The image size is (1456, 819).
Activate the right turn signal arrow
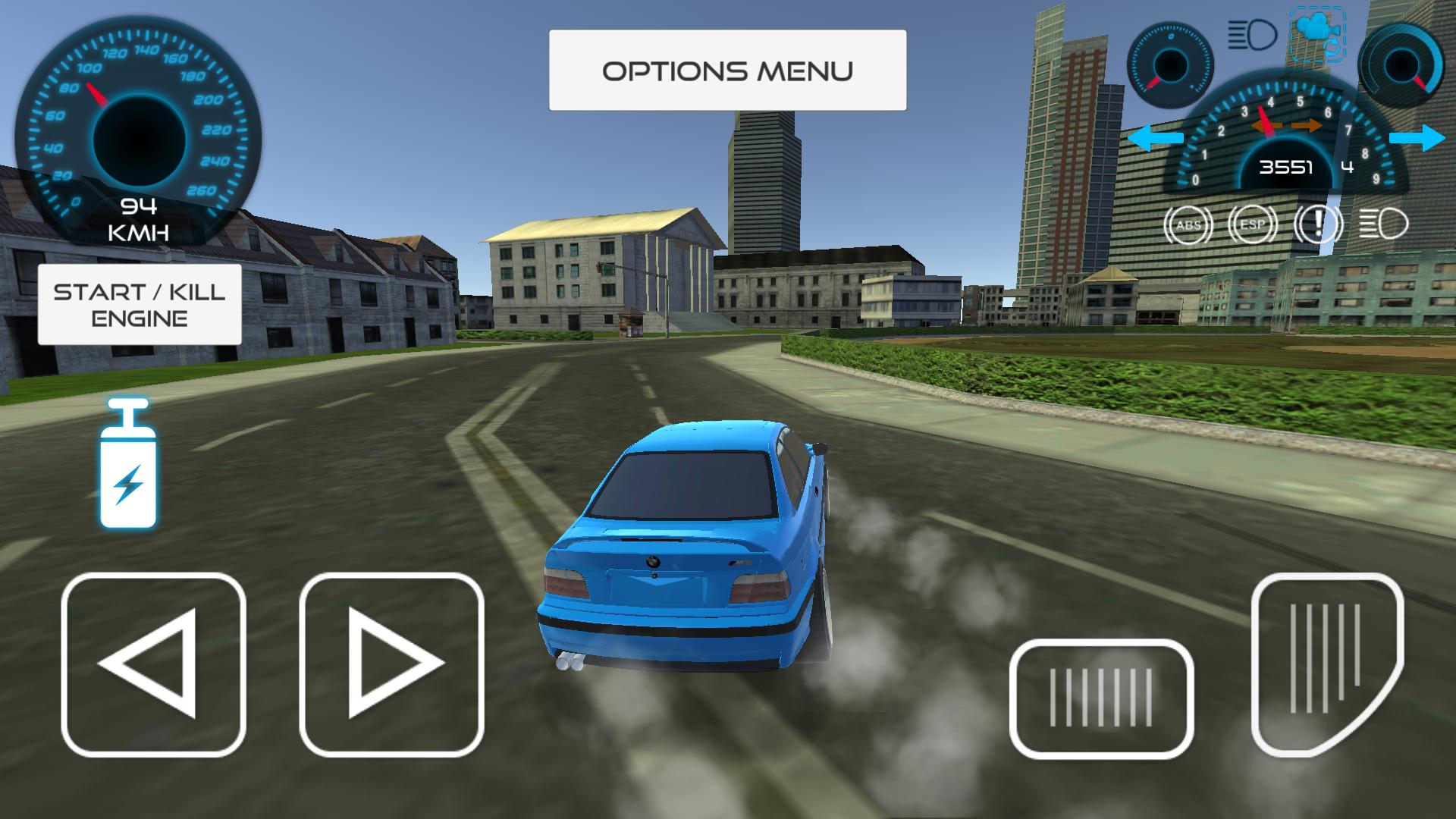tap(1418, 137)
